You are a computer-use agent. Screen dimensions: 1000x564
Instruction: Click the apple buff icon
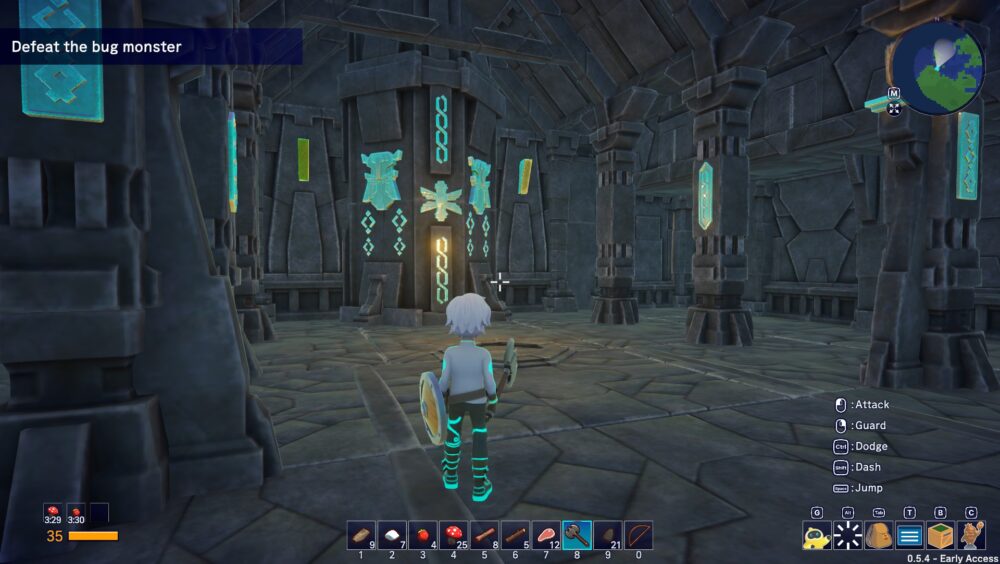coord(76,513)
